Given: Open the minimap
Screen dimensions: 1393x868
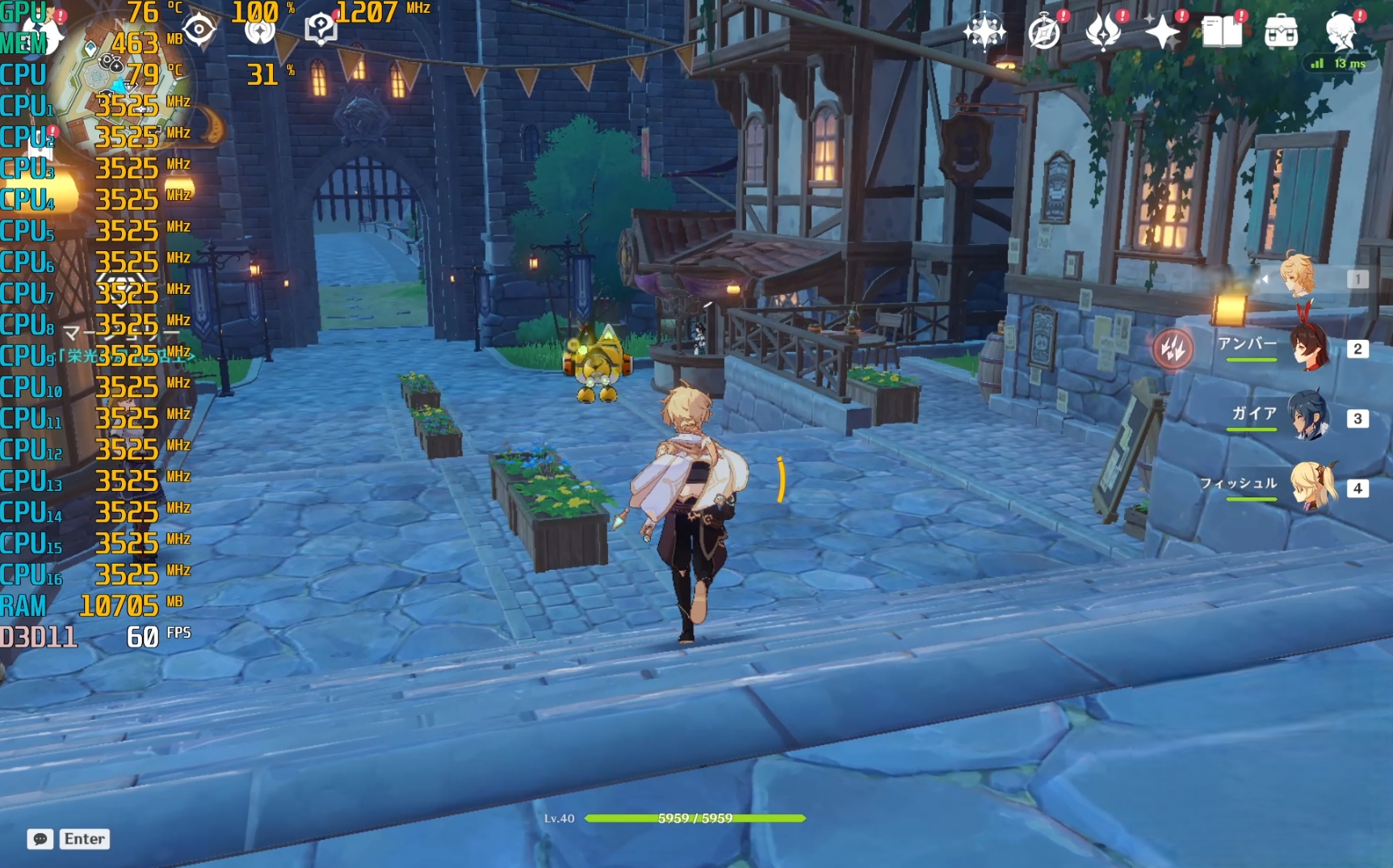Looking at the screenshot, I should 121,89.
